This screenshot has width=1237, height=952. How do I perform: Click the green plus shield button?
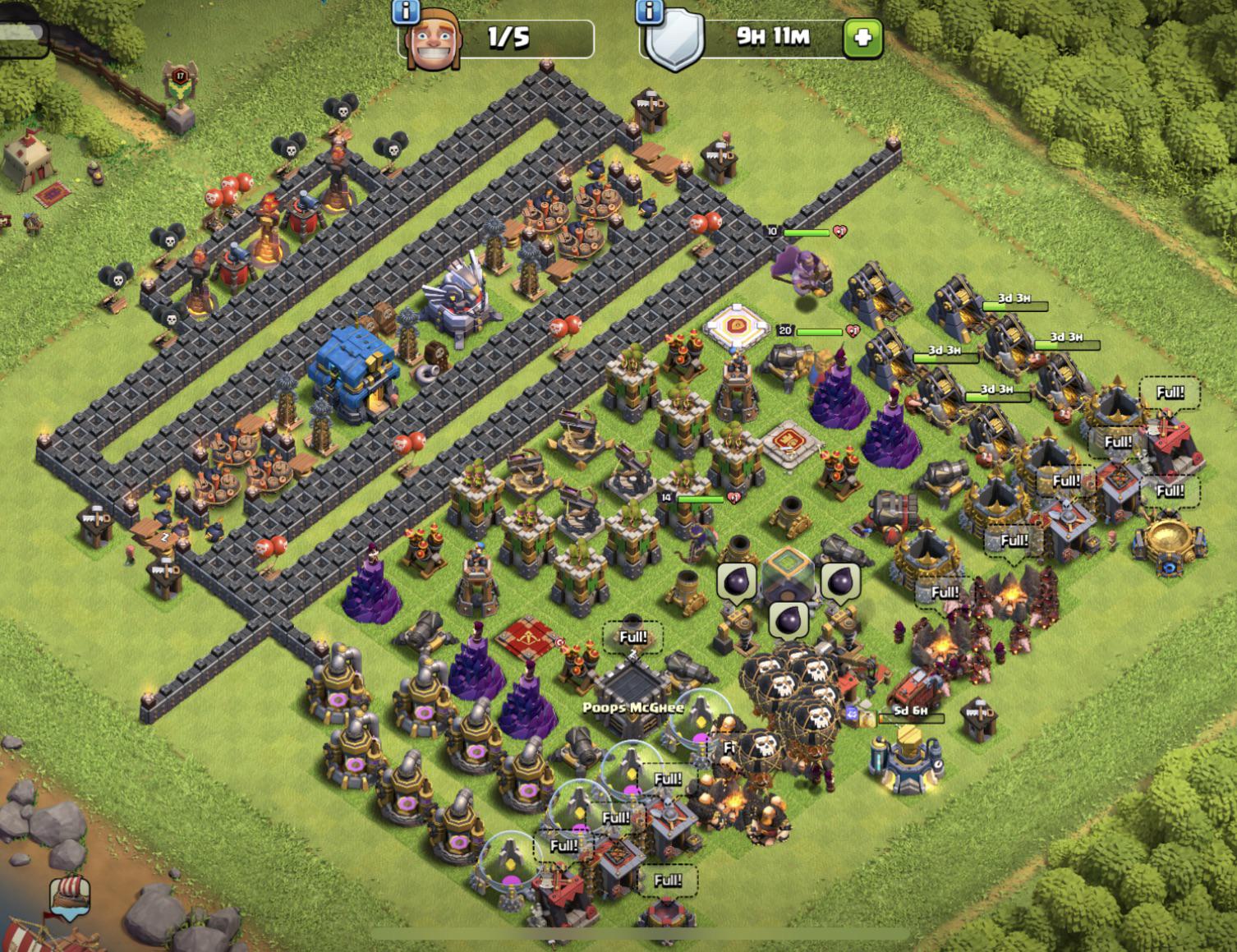[862, 38]
